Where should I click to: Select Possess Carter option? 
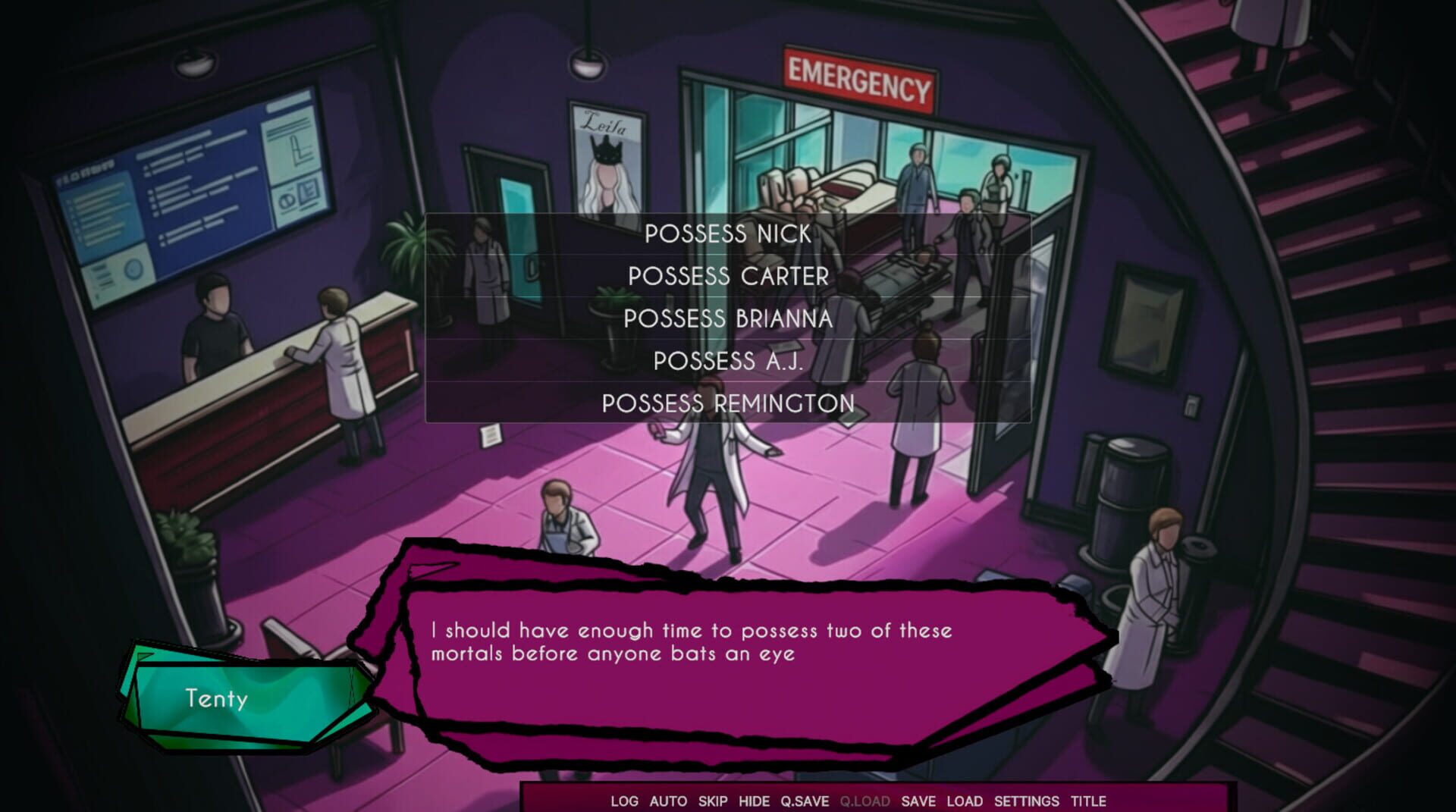pyautogui.click(x=728, y=277)
